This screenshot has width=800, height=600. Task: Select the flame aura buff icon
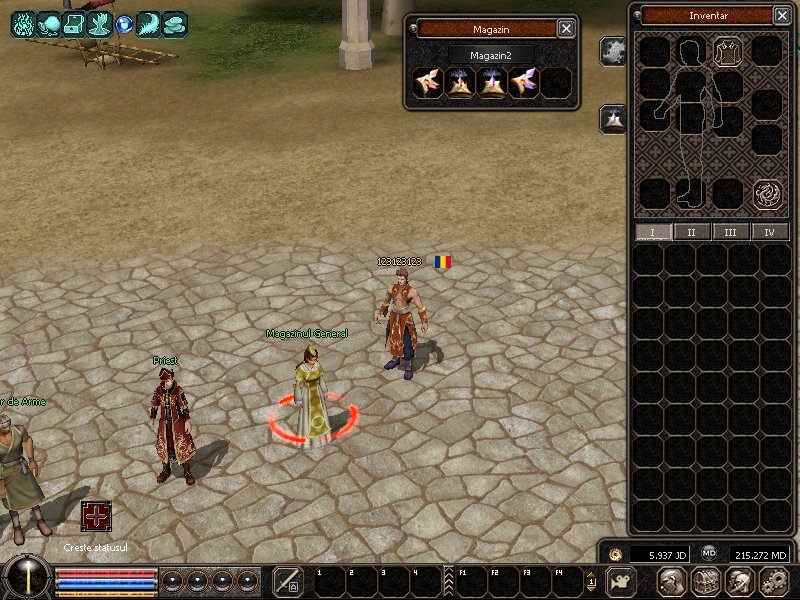pyautogui.click(x=23, y=24)
